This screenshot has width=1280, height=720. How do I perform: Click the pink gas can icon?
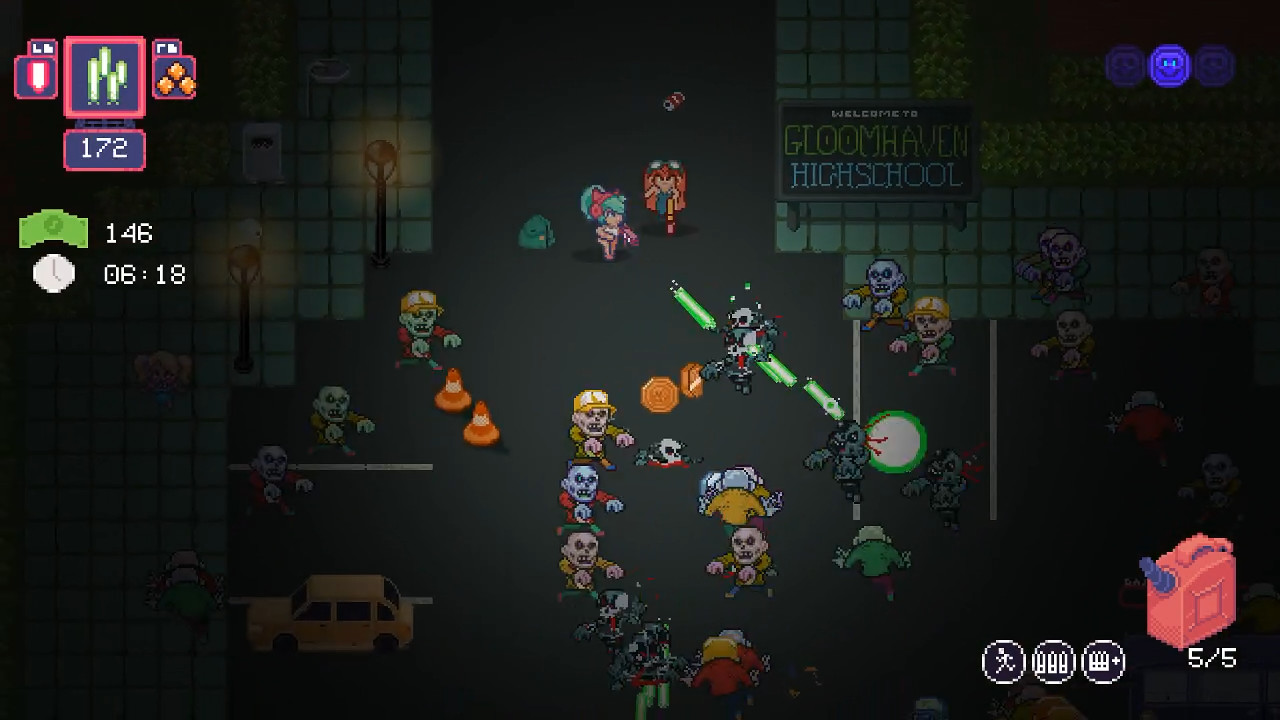click(1192, 590)
